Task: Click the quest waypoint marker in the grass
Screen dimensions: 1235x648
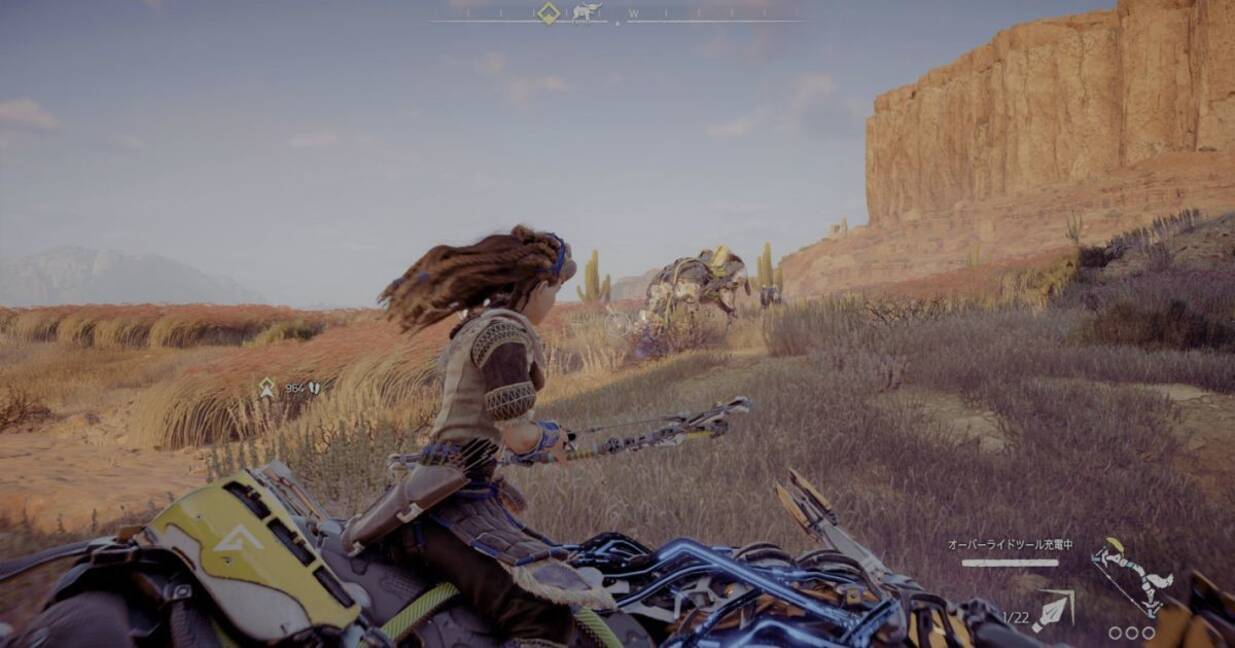Action: click(267, 388)
